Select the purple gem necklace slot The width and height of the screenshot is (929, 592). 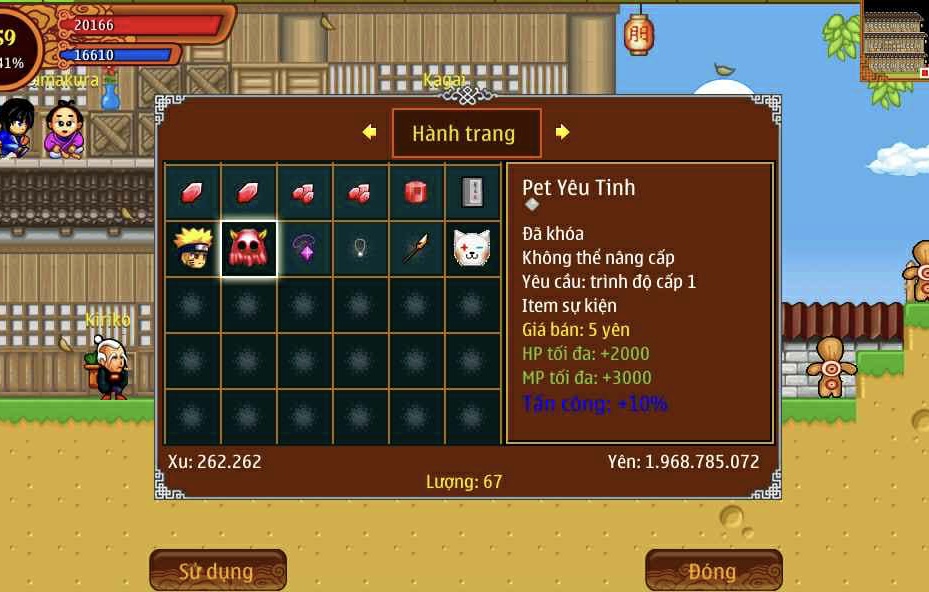304,249
